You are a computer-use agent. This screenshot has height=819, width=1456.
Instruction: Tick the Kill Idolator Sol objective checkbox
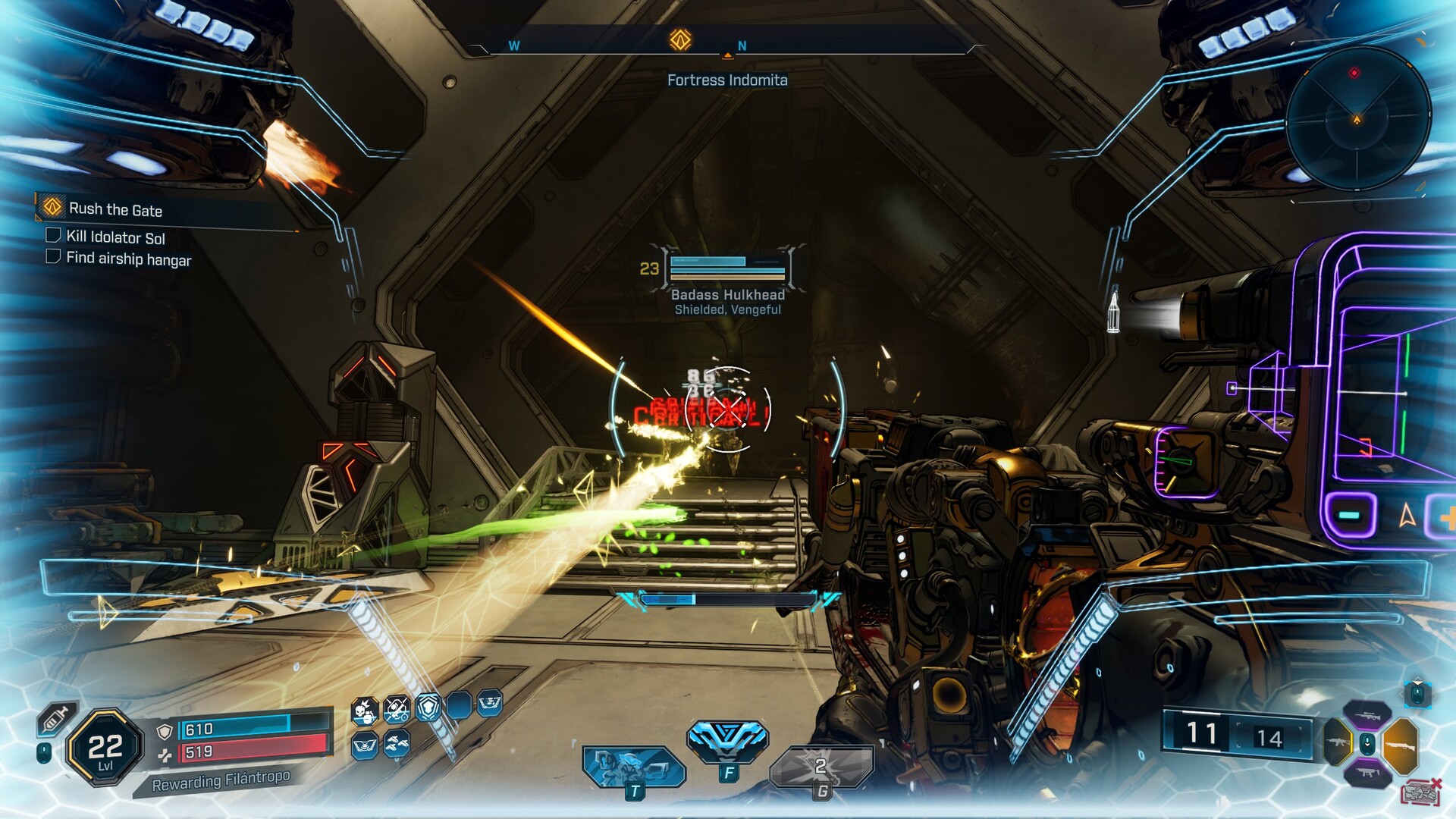point(53,235)
